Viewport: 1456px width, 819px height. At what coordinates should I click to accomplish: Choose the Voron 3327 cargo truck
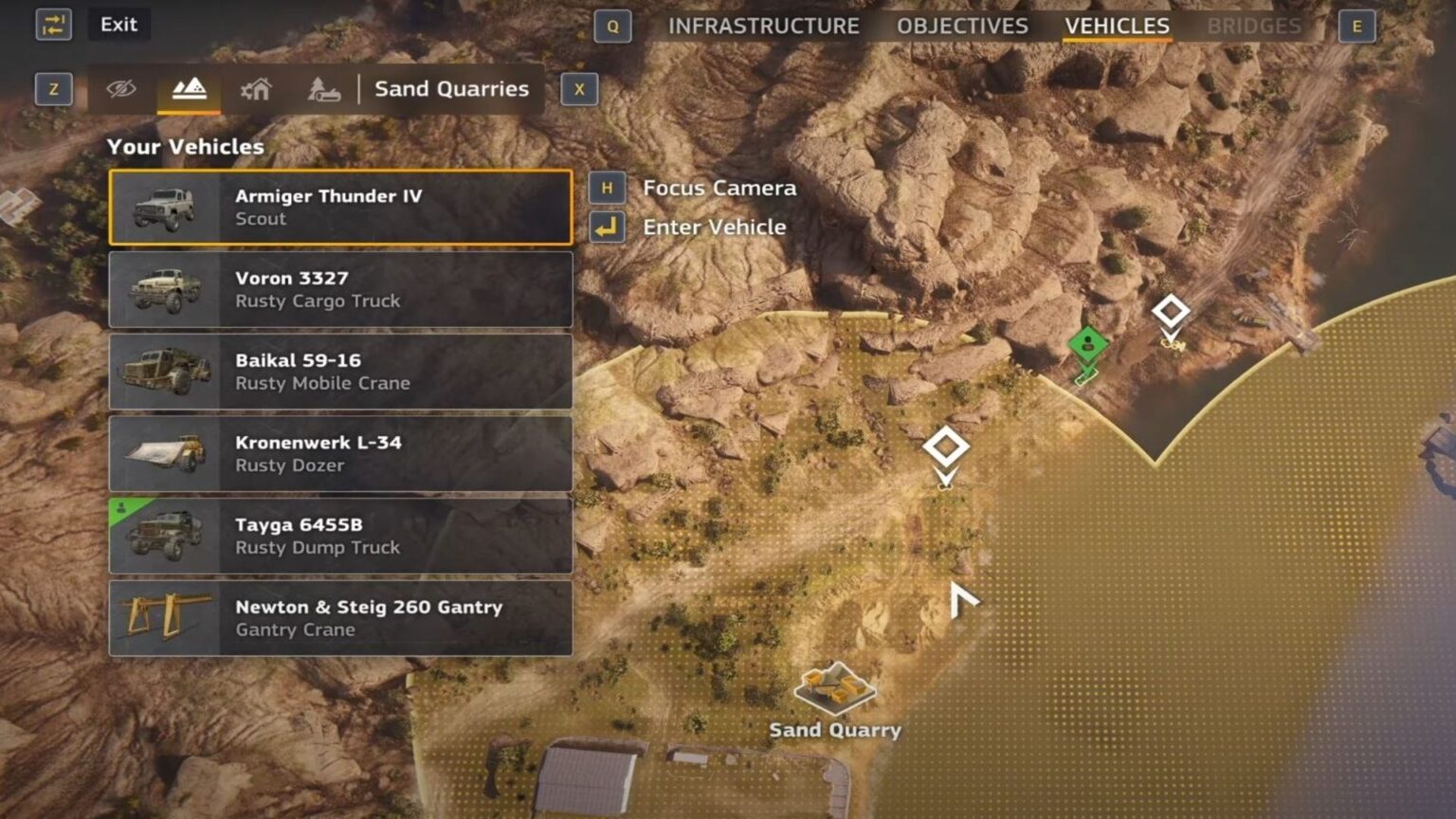point(340,289)
